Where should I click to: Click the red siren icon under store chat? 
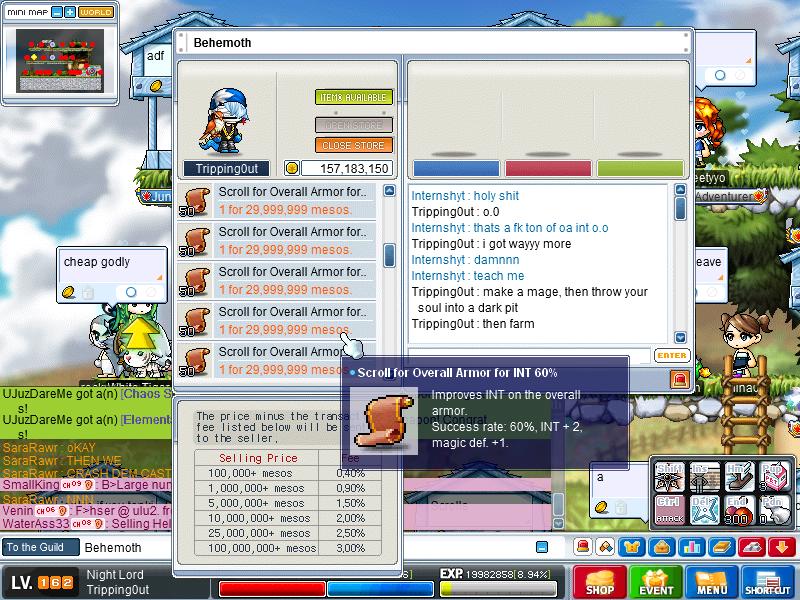pos(680,379)
